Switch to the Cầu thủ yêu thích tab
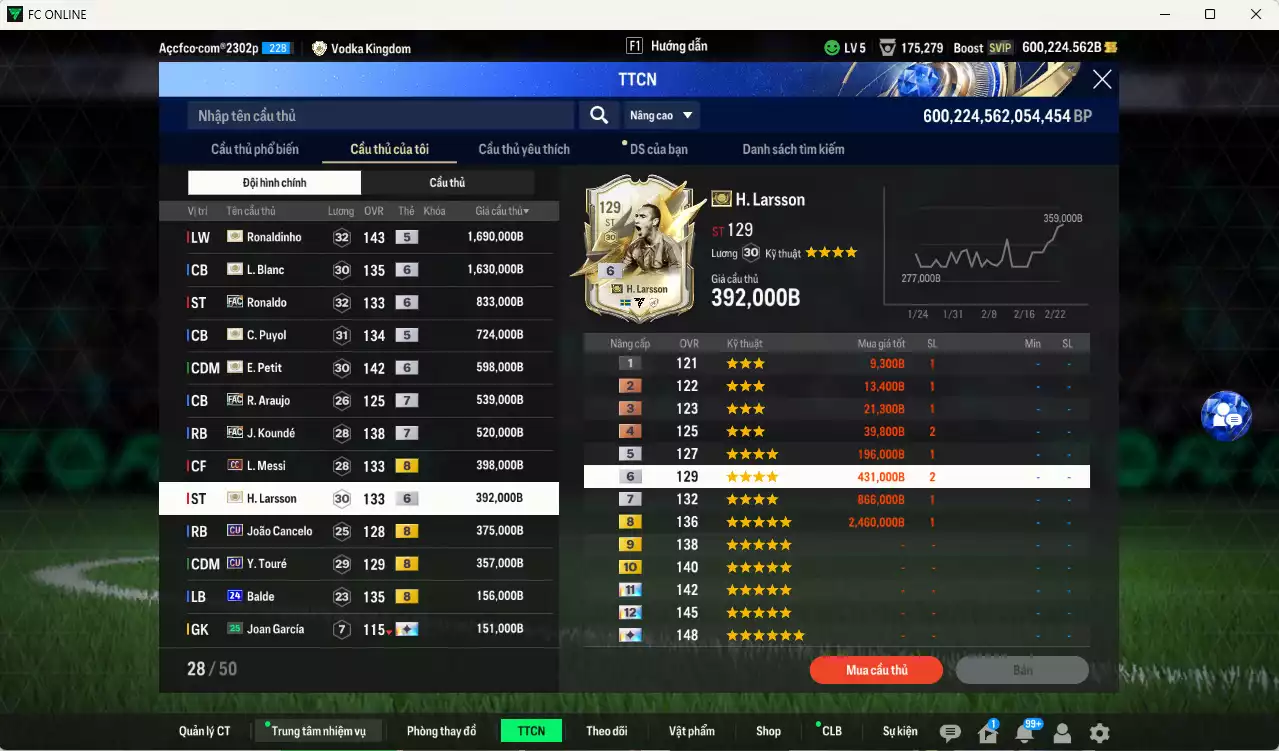The image size is (1279, 751). click(x=524, y=149)
